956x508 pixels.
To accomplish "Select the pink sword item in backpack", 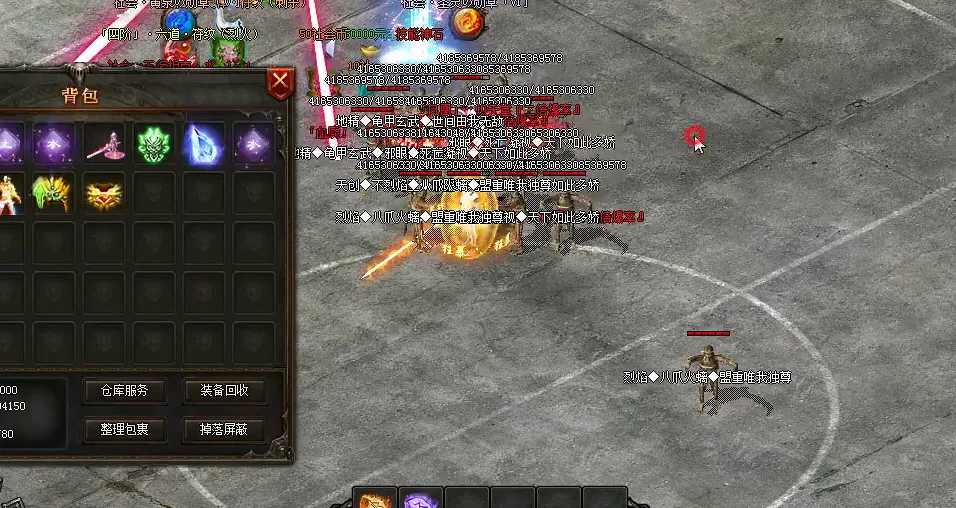I will (x=104, y=144).
